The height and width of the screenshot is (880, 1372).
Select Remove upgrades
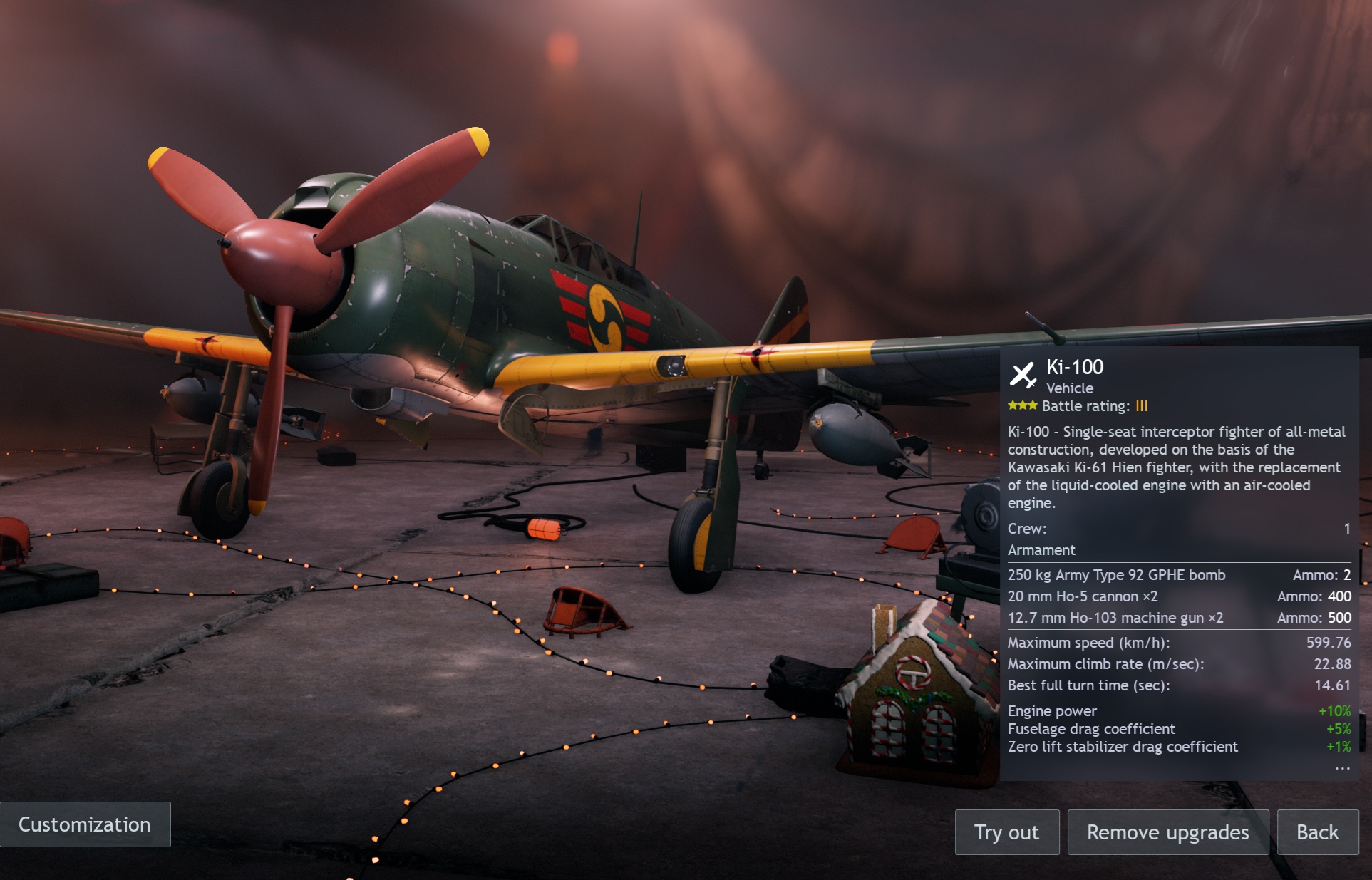(x=1167, y=832)
